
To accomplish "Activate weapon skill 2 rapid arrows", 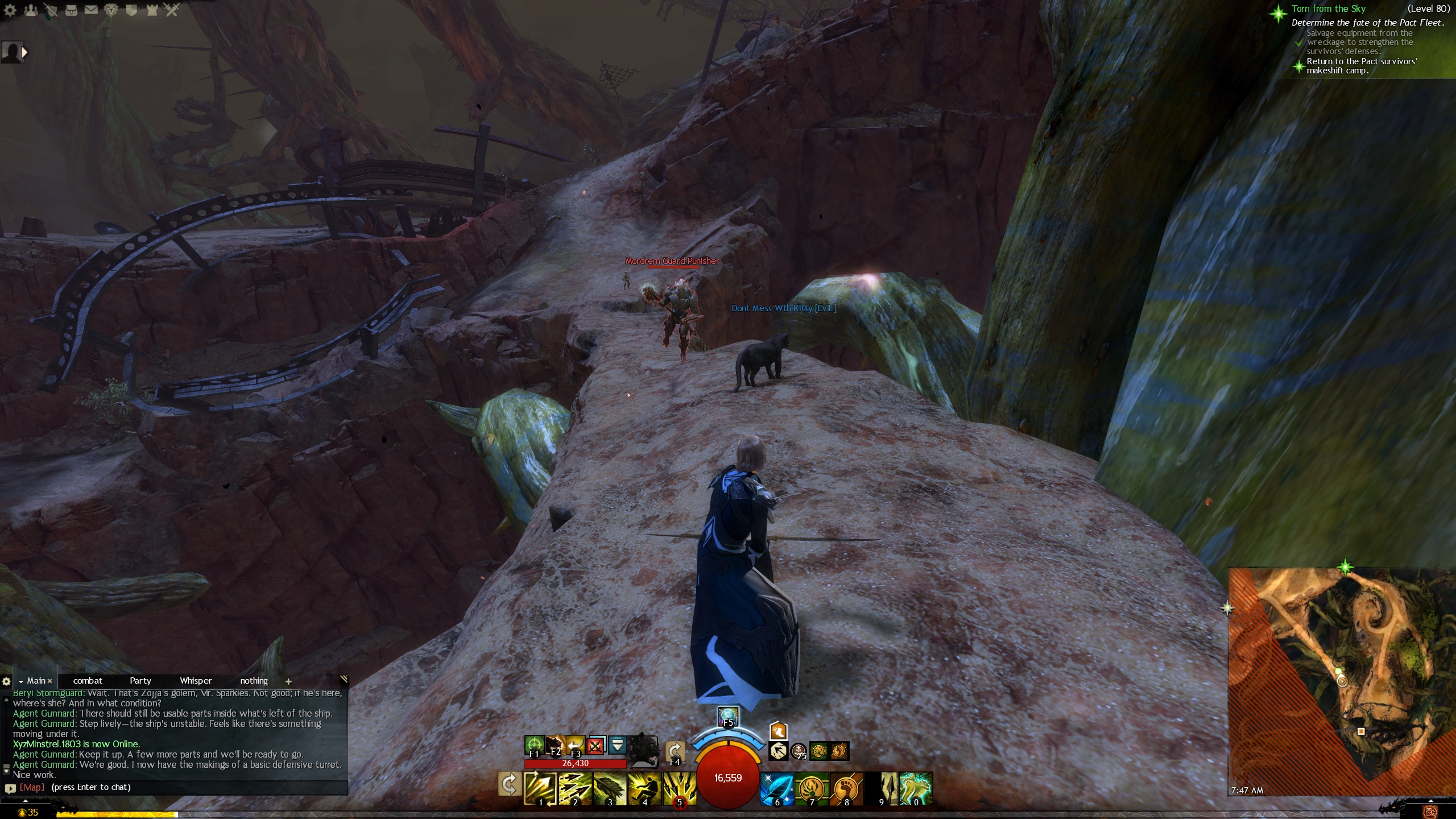I will (574, 788).
